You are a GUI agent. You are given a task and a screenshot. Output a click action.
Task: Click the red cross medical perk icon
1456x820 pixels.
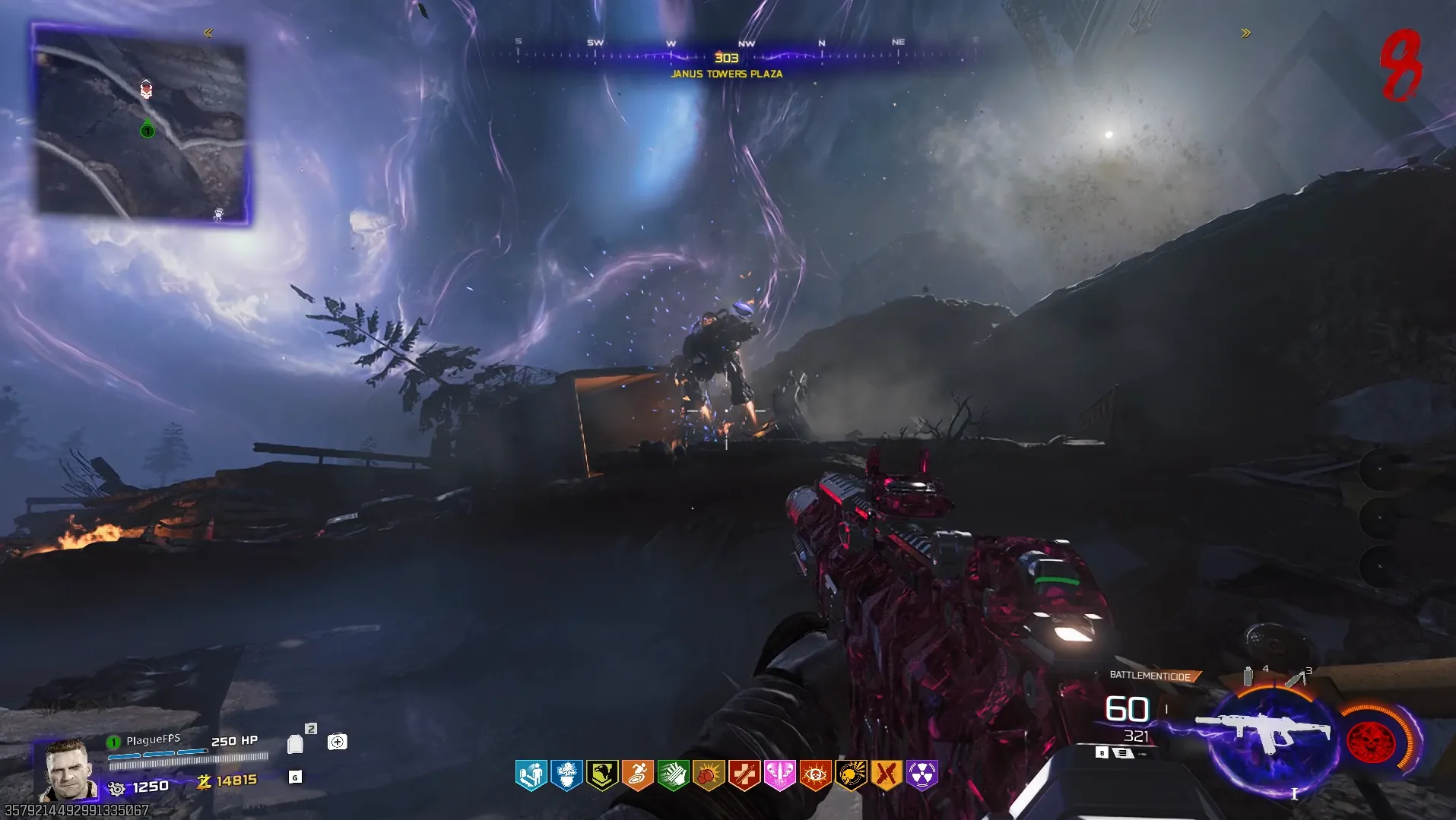coord(744,775)
